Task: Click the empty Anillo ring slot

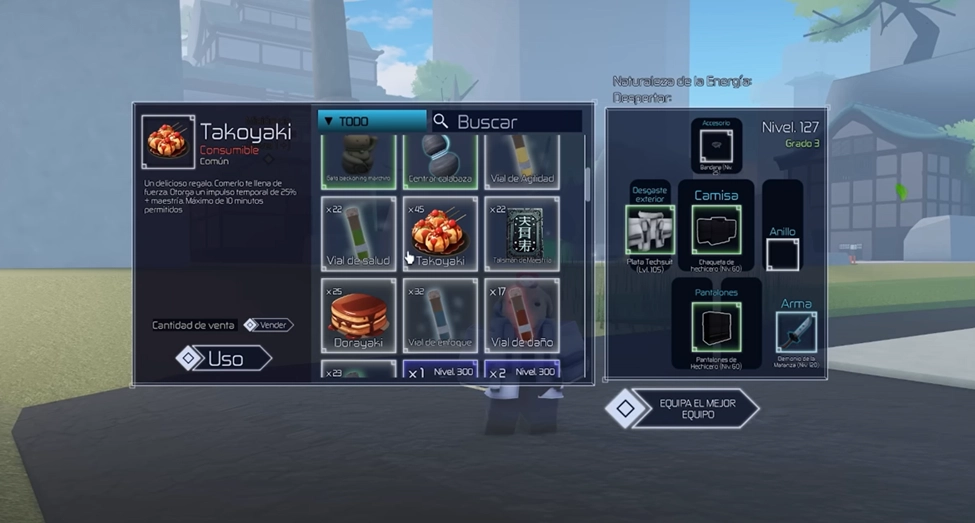Action: pyautogui.click(x=782, y=253)
